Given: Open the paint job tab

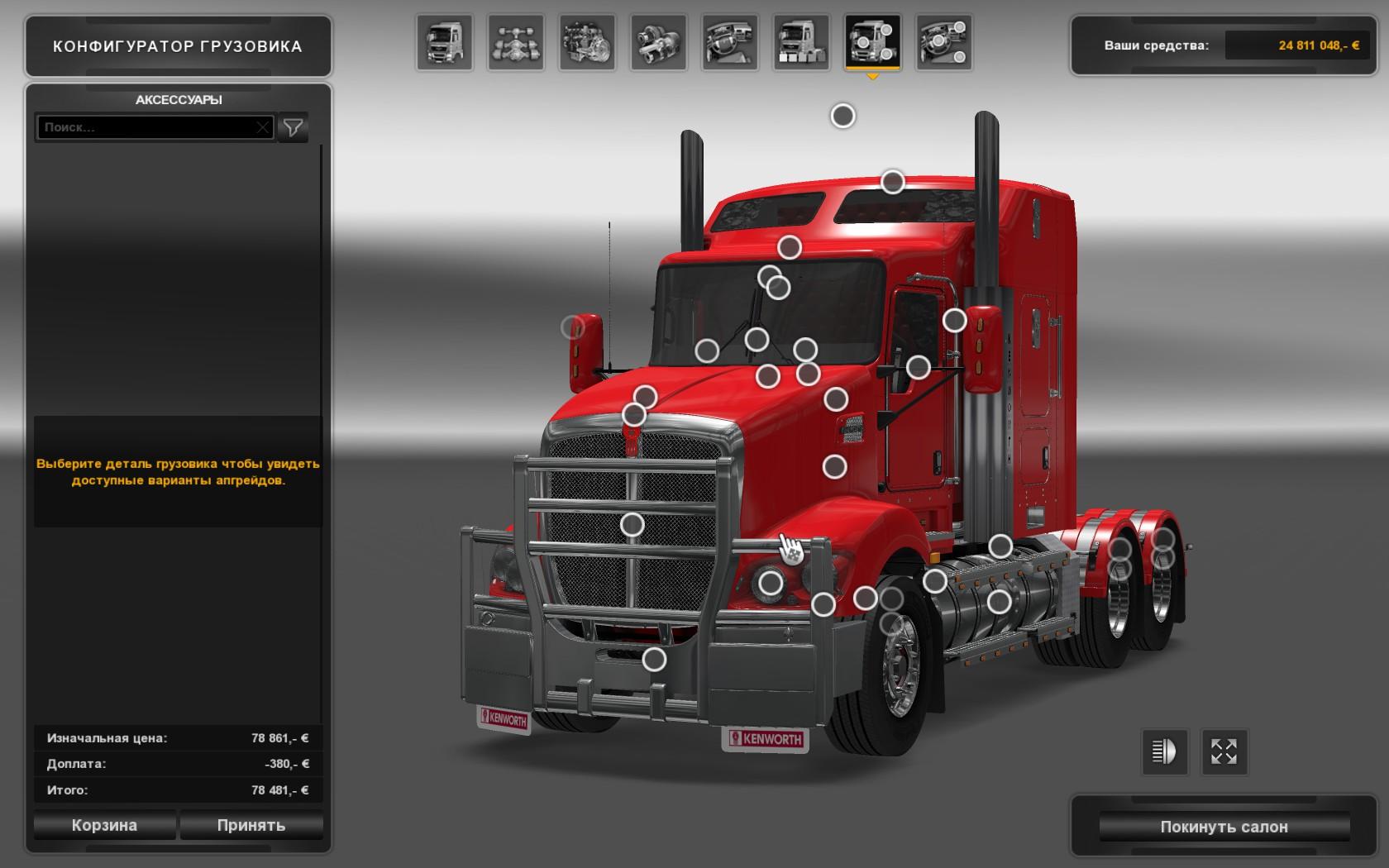Looking at the screenshot, I should pyautogui.click(x=800, y=42).
